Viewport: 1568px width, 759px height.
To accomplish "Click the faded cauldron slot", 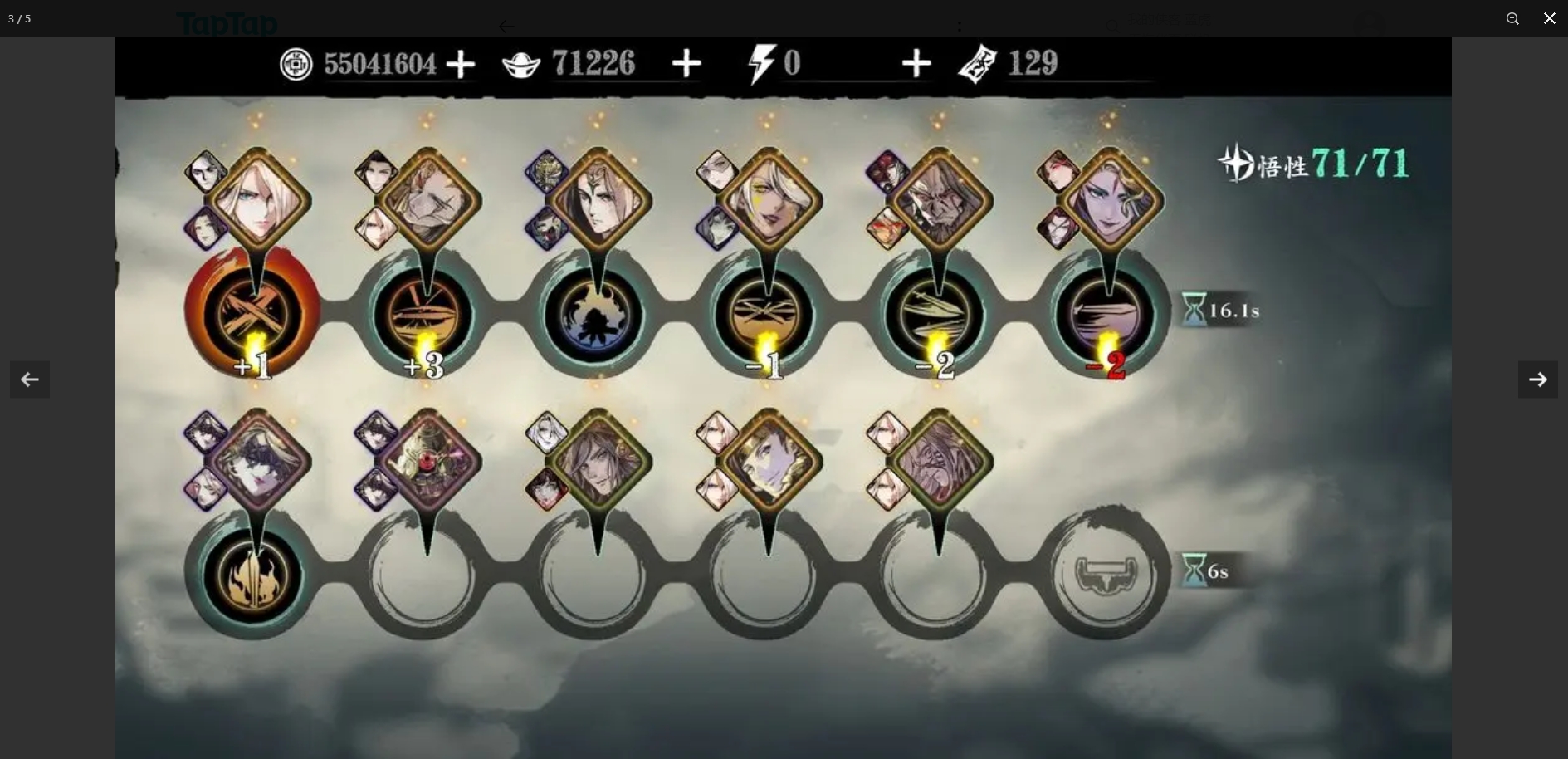I will 1104,574.
